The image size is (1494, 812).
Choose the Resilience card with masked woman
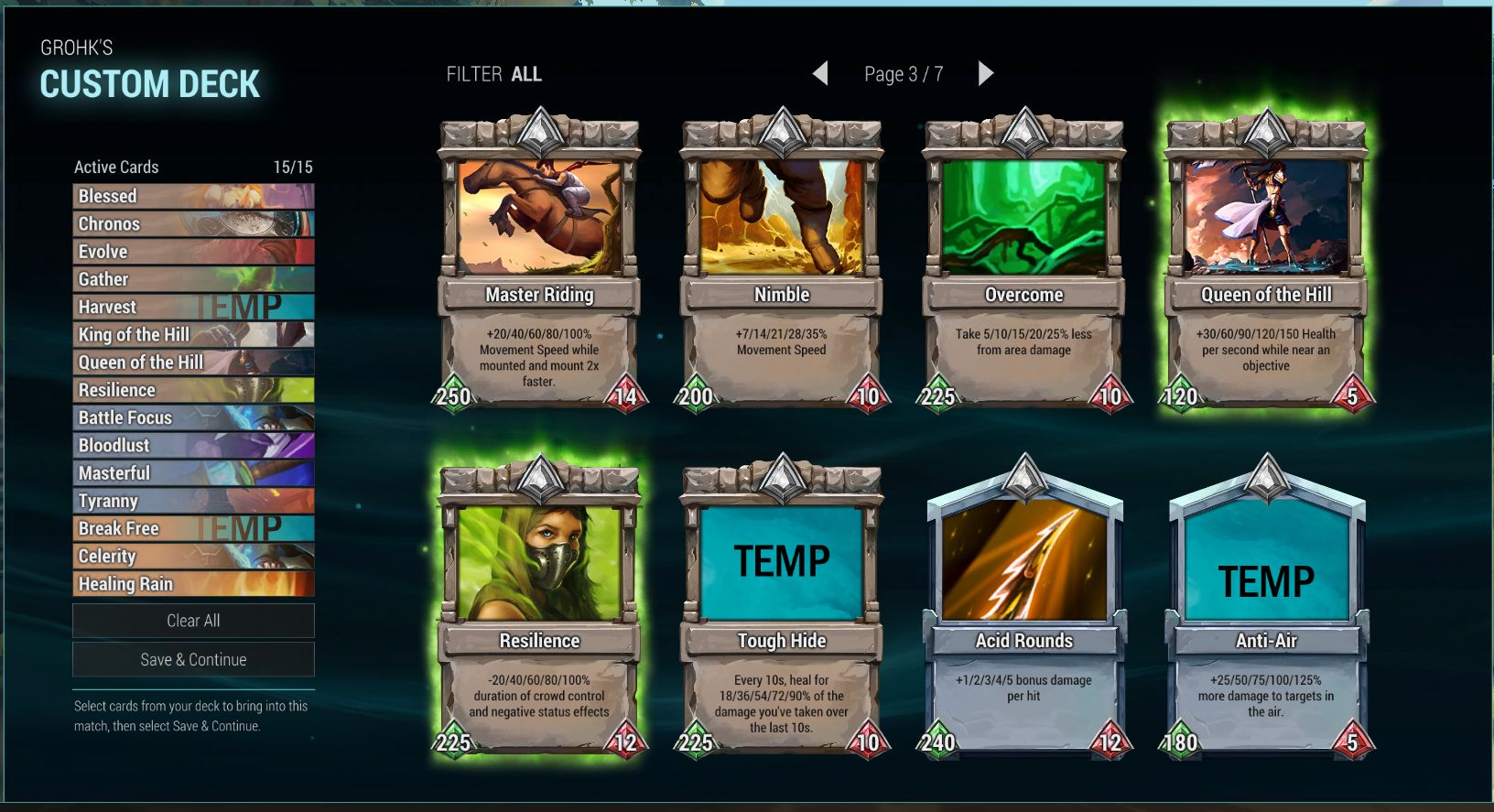[x=539, y=609]
